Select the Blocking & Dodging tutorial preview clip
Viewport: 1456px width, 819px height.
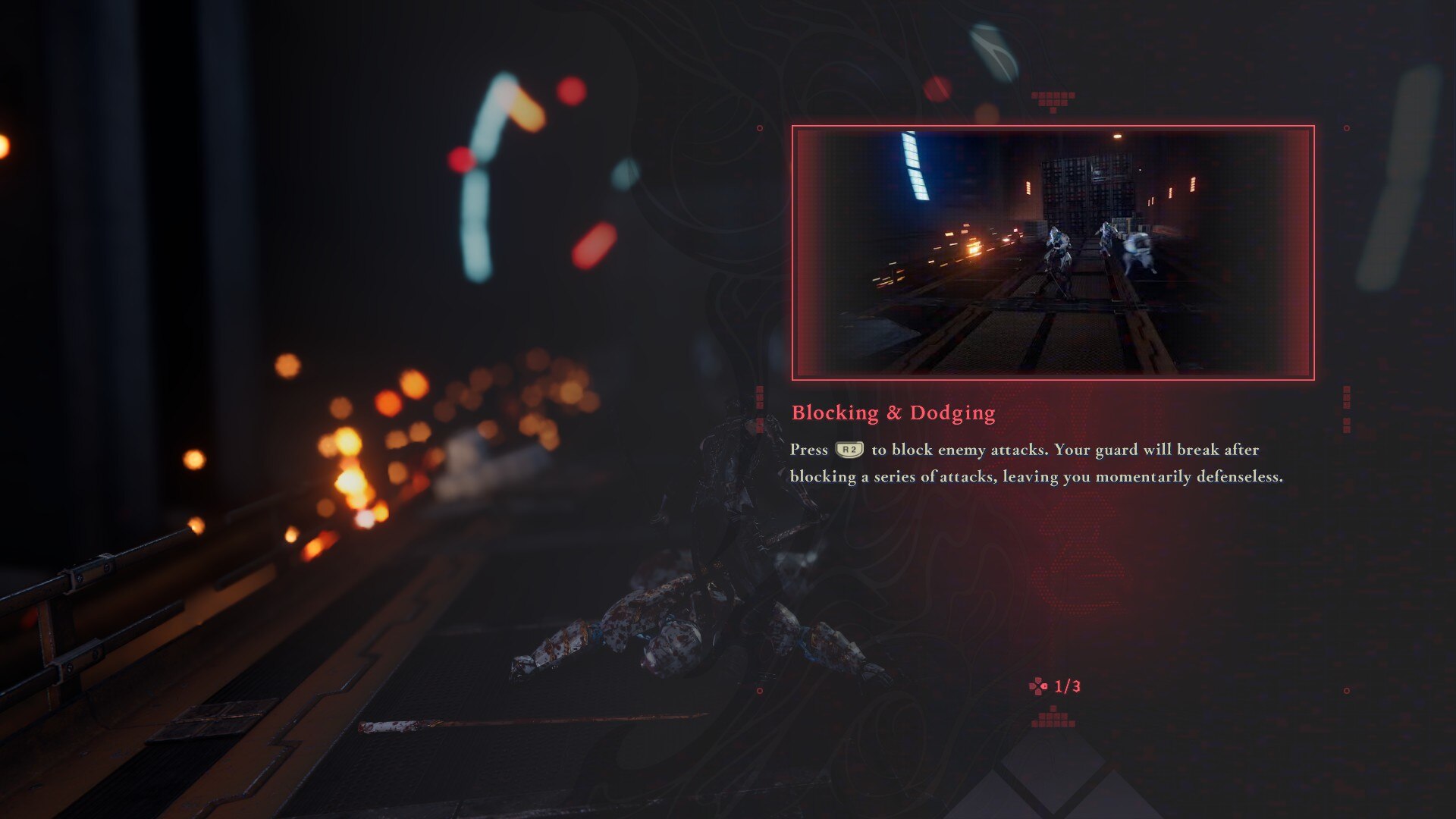(x=1053, y=253)
